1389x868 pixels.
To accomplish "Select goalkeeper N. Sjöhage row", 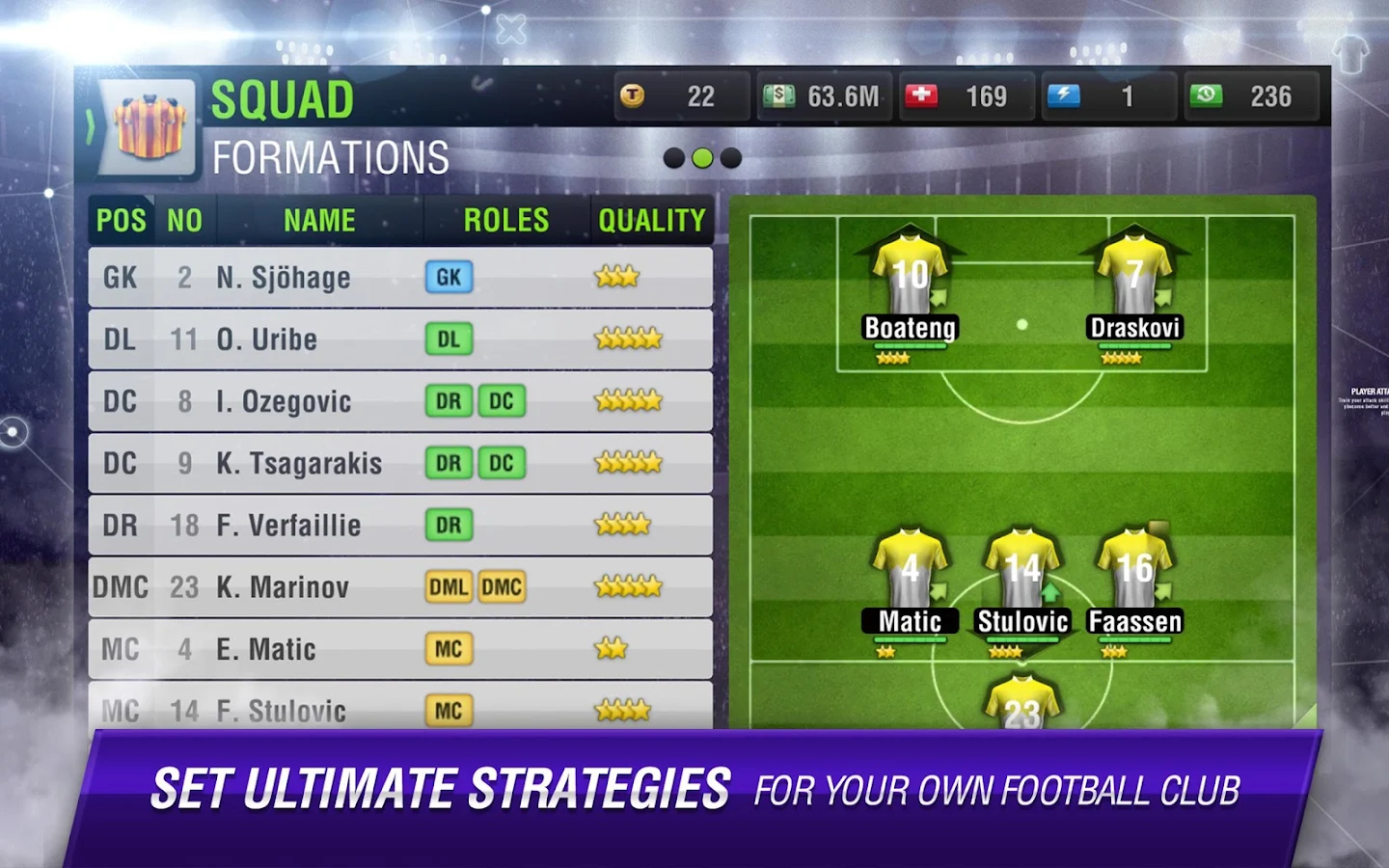I will click(399, 278).
